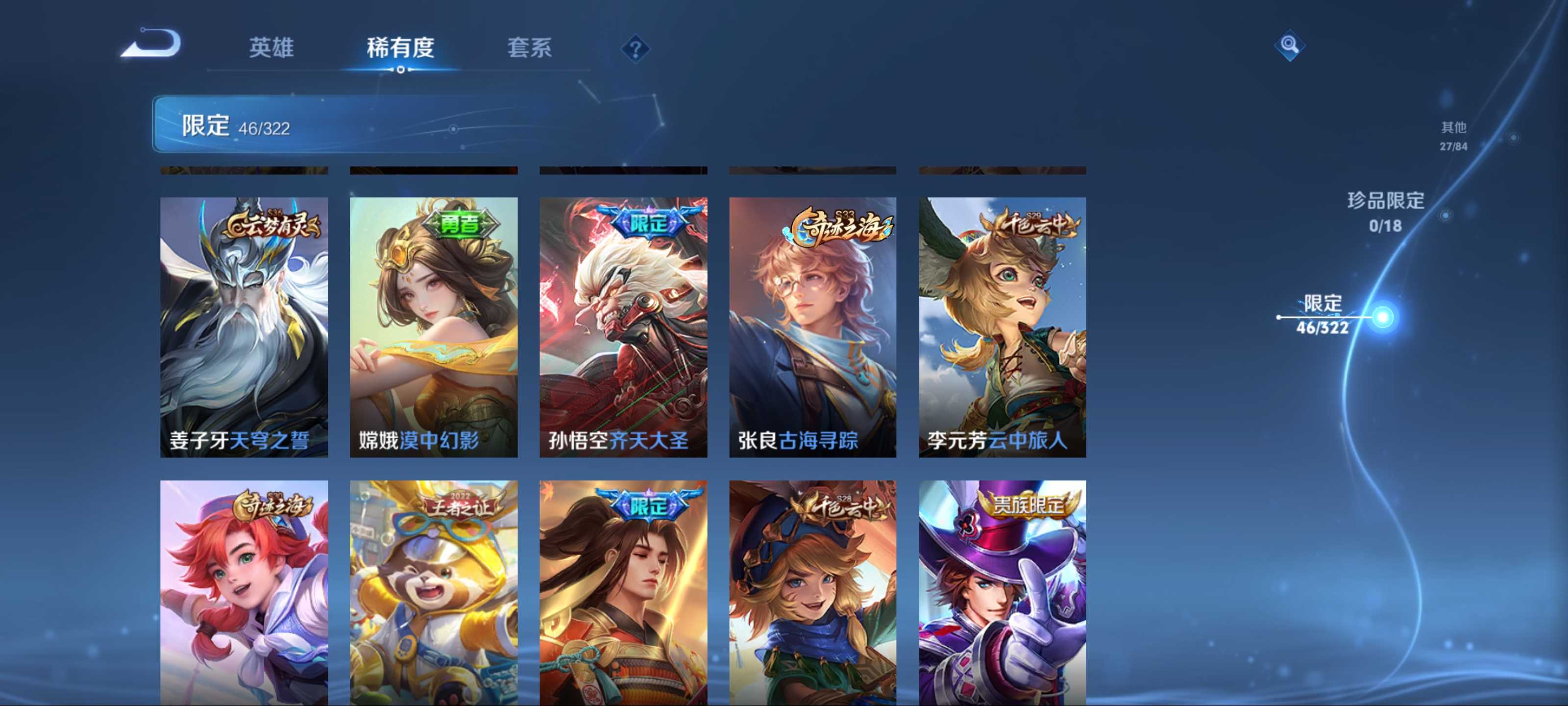Select the 张良 古海寻踪 skin card

(812, 327)
